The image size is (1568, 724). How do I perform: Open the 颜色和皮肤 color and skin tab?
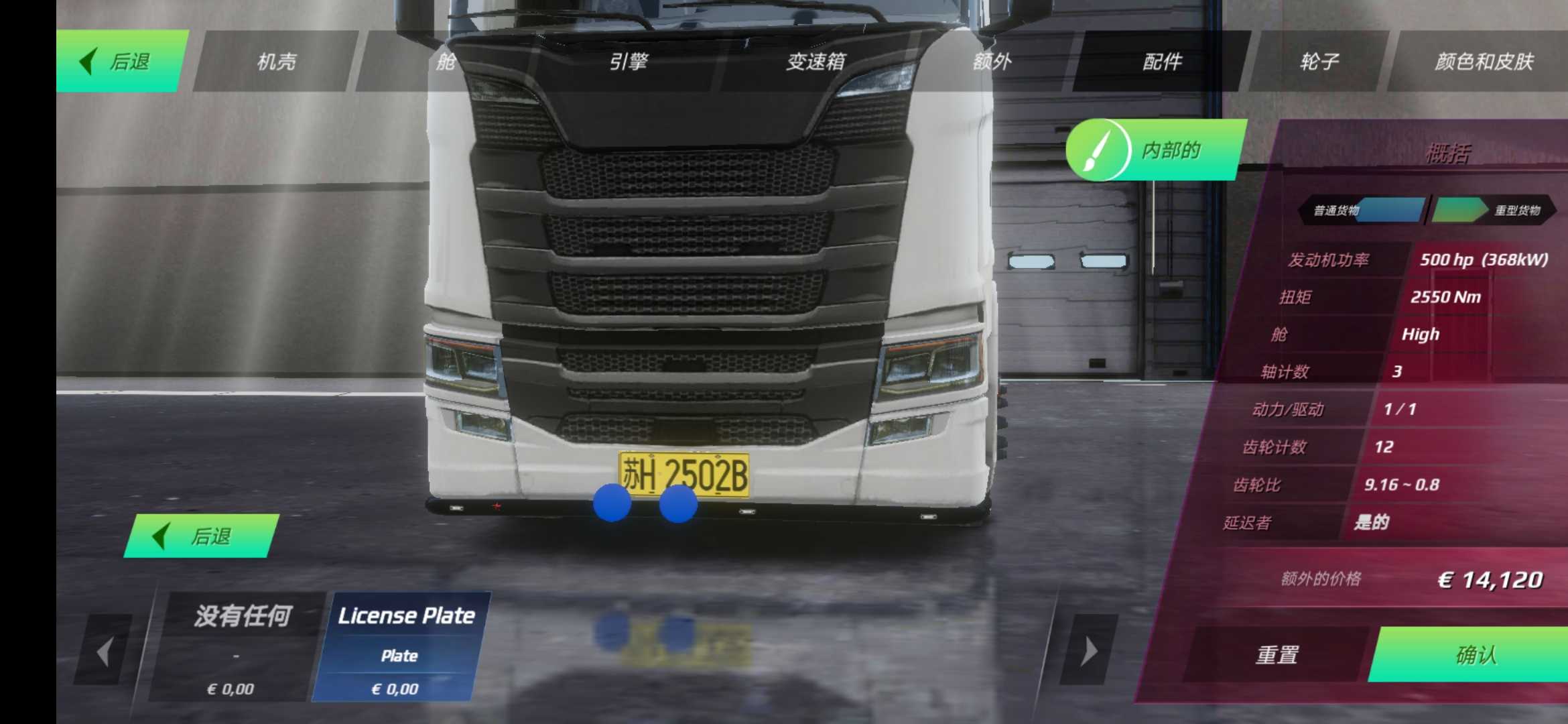click(1484, 62)
